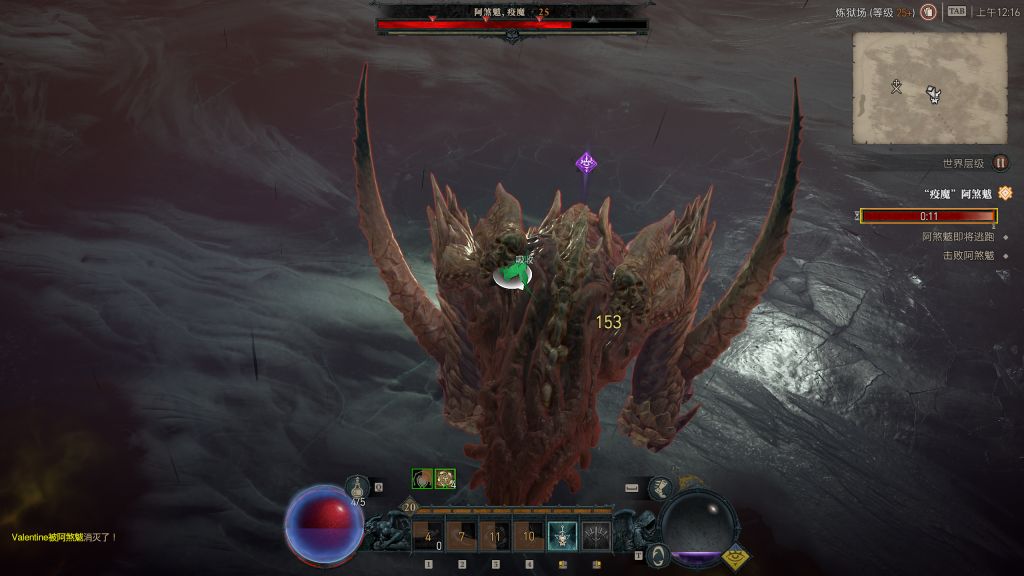The image size is (1024, 576).
Task: Select the grey blades skill slot
Action: coord(596,537)
